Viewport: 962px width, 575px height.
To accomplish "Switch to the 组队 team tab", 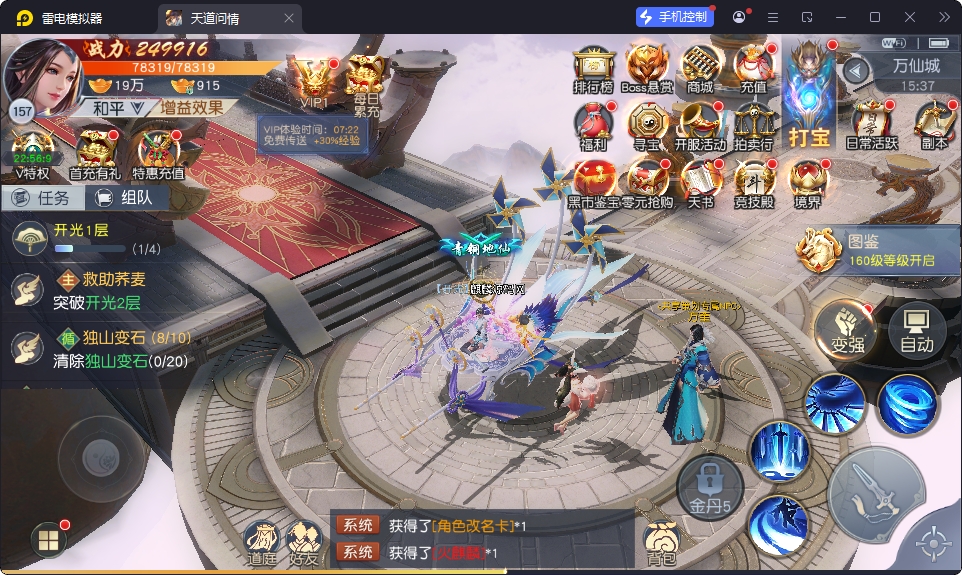I will 128,198.
